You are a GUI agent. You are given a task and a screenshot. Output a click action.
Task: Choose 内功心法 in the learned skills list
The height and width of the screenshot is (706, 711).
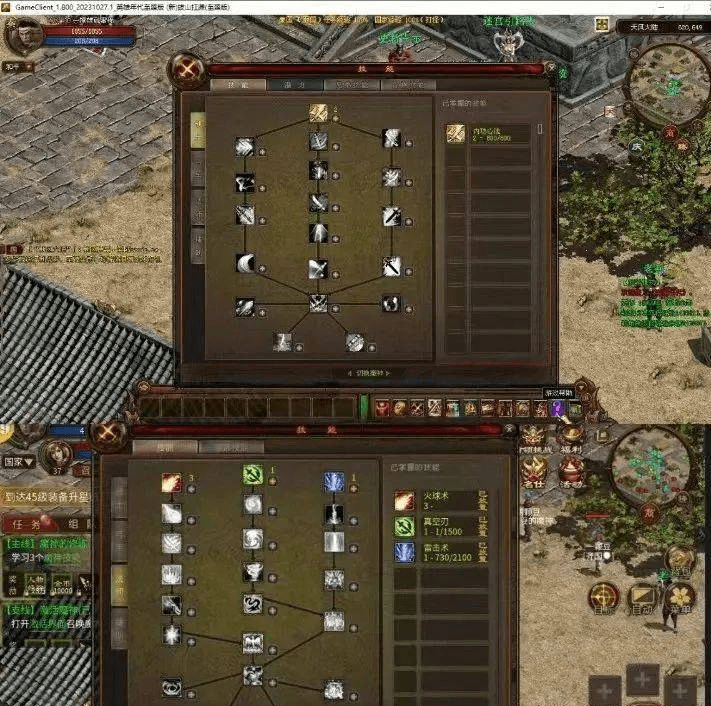pyautogui.click(x=488, y=133)
